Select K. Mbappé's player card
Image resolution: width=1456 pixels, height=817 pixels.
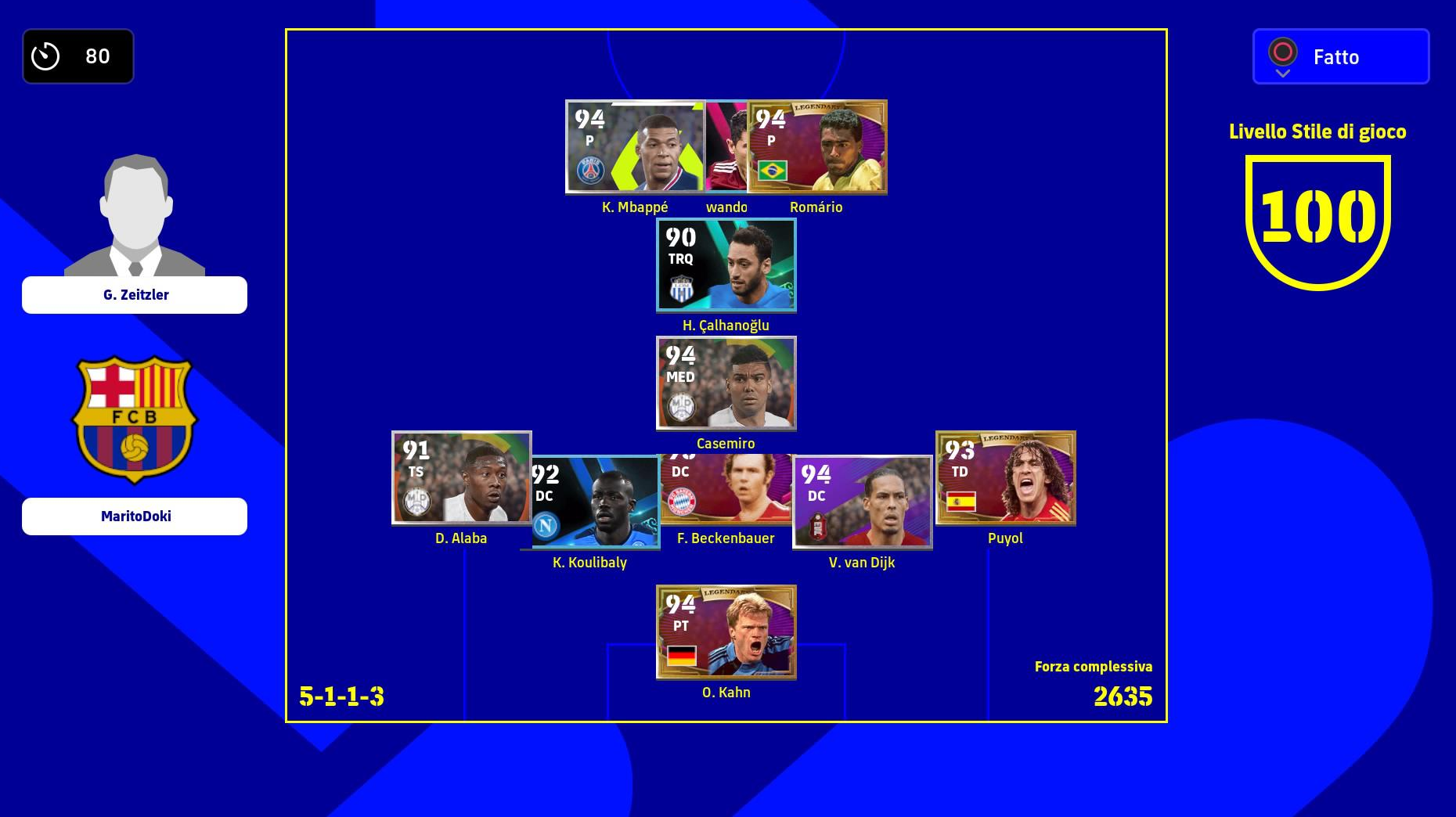point(634,146)
